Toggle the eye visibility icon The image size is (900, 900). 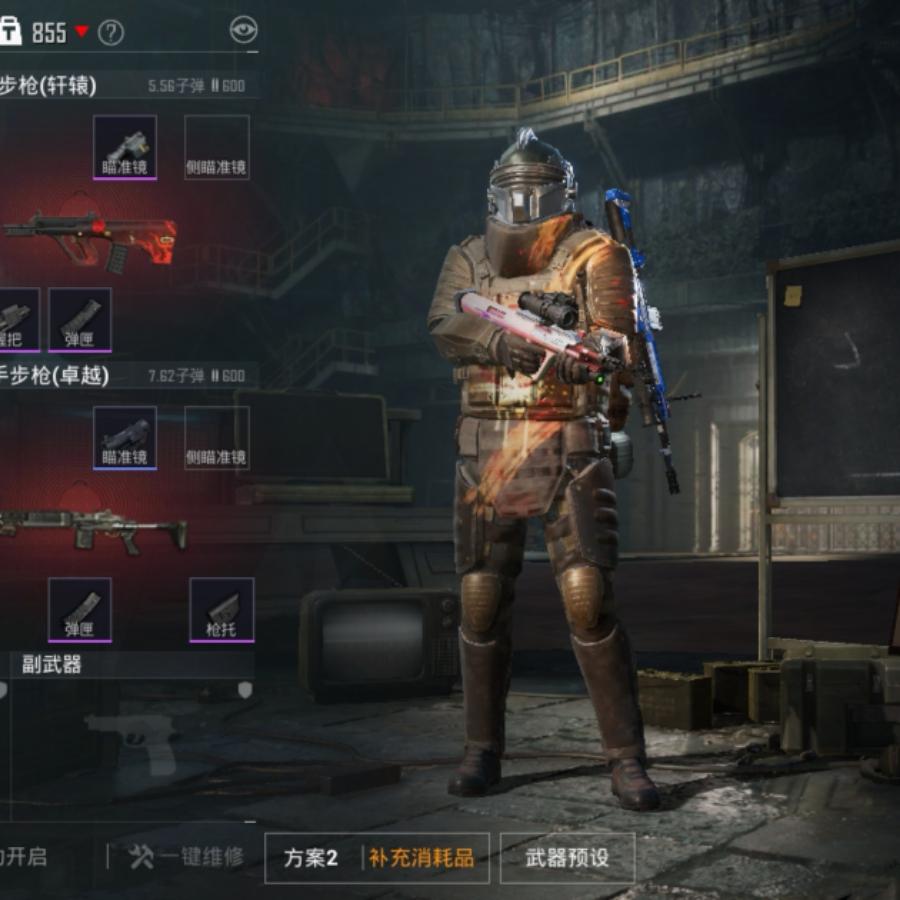point(243,31)
